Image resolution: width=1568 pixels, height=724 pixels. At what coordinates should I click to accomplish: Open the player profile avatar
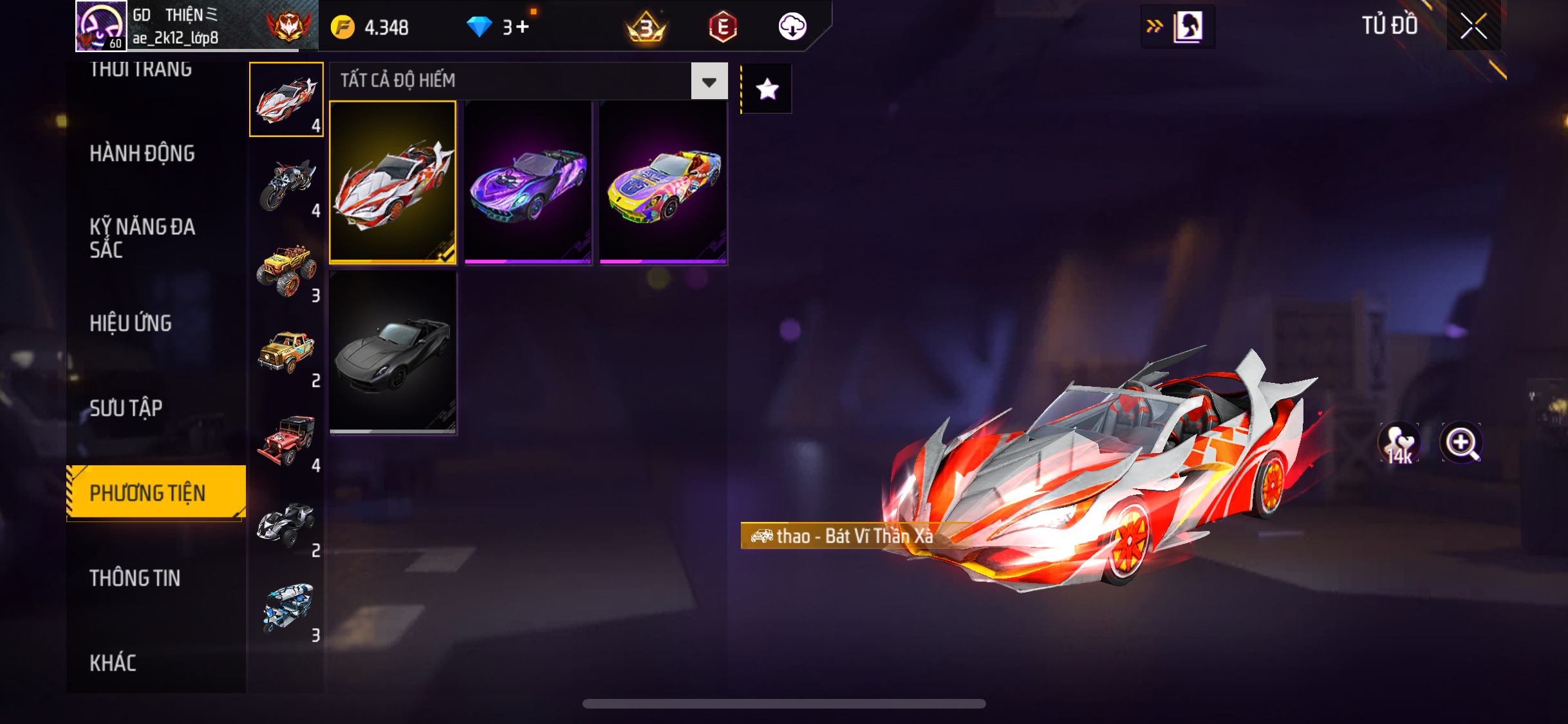pos(101,26)
